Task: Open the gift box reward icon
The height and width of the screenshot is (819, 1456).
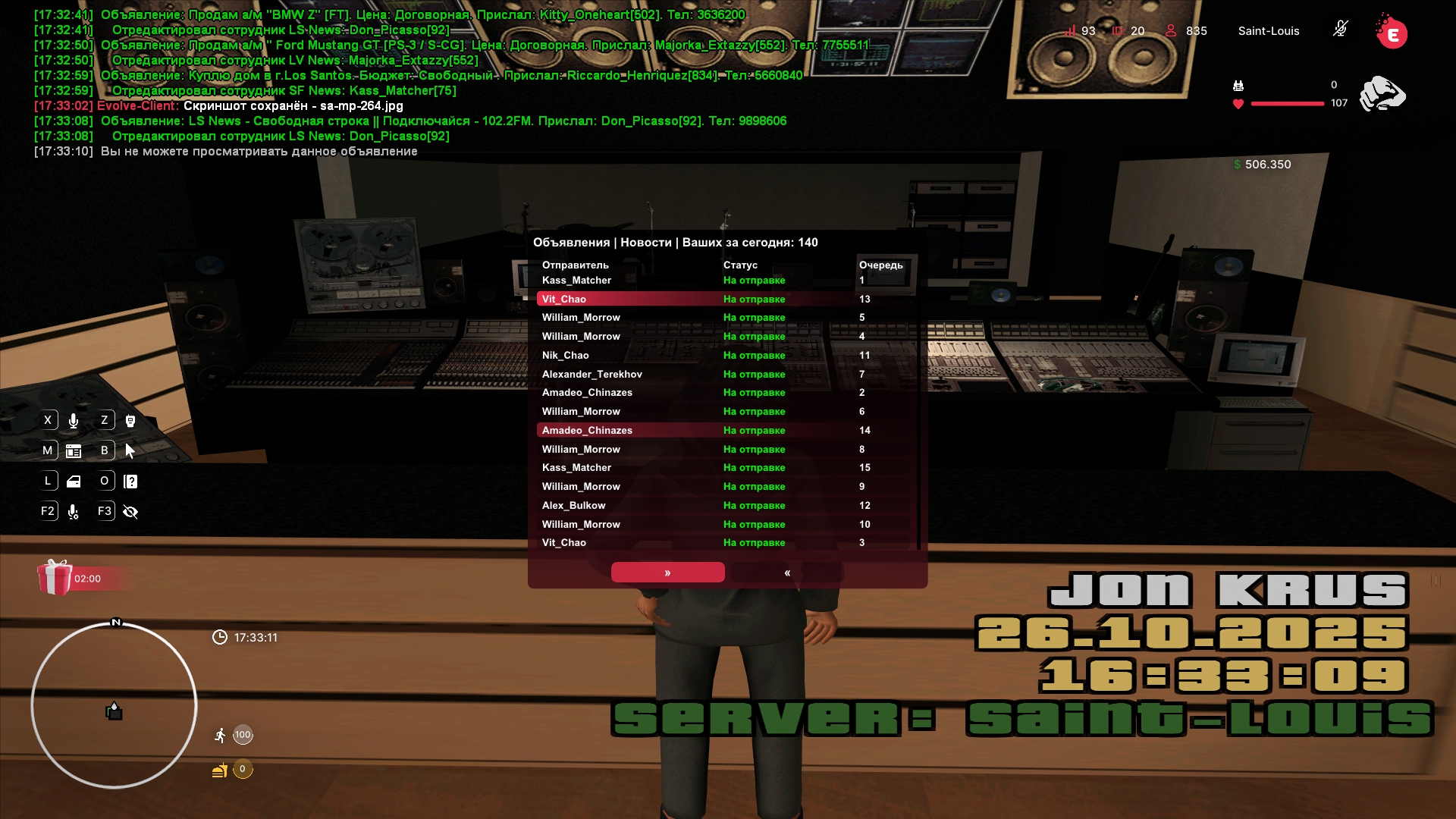Action: point(55,578)
